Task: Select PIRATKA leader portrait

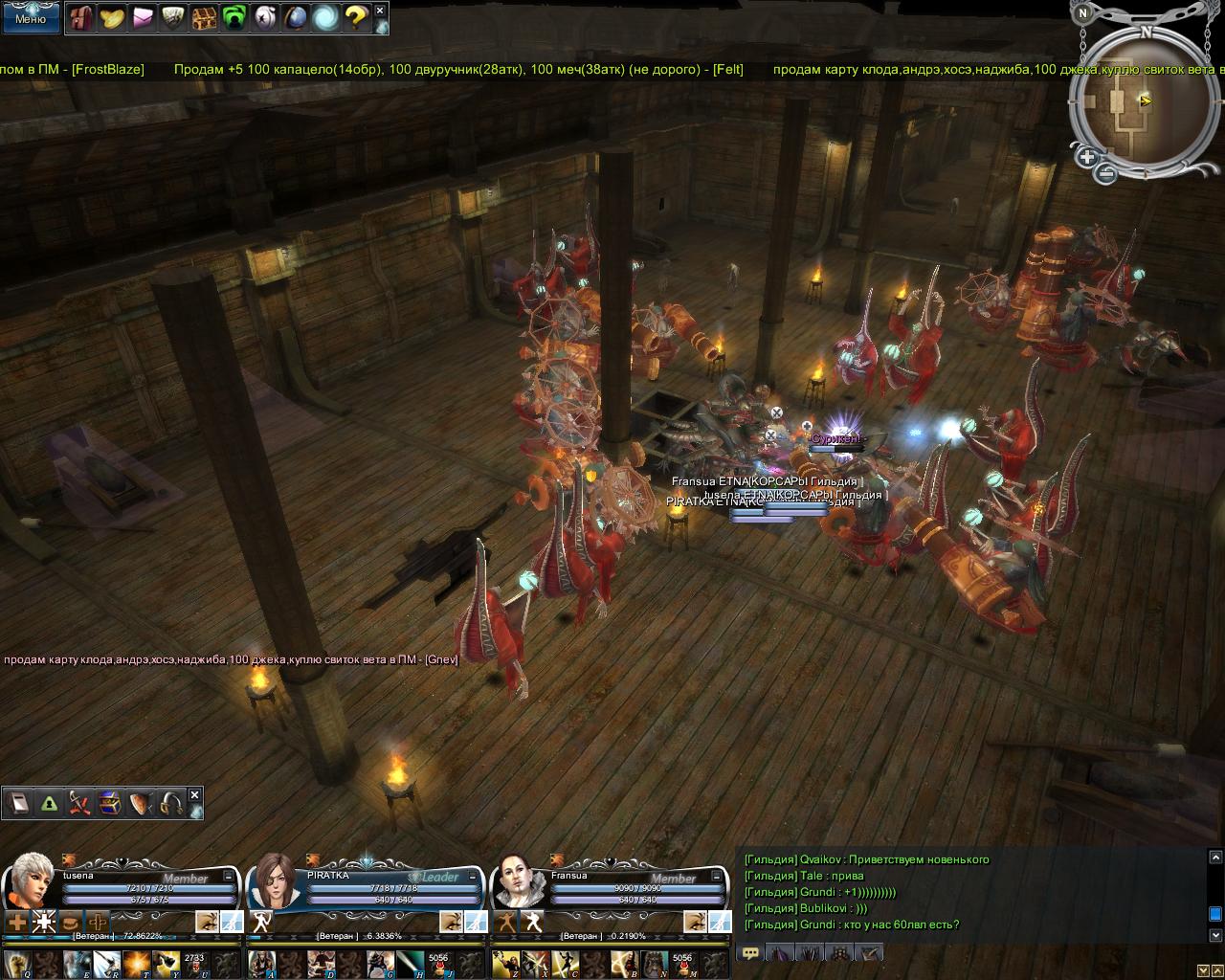Action: [x=275, y=880]
